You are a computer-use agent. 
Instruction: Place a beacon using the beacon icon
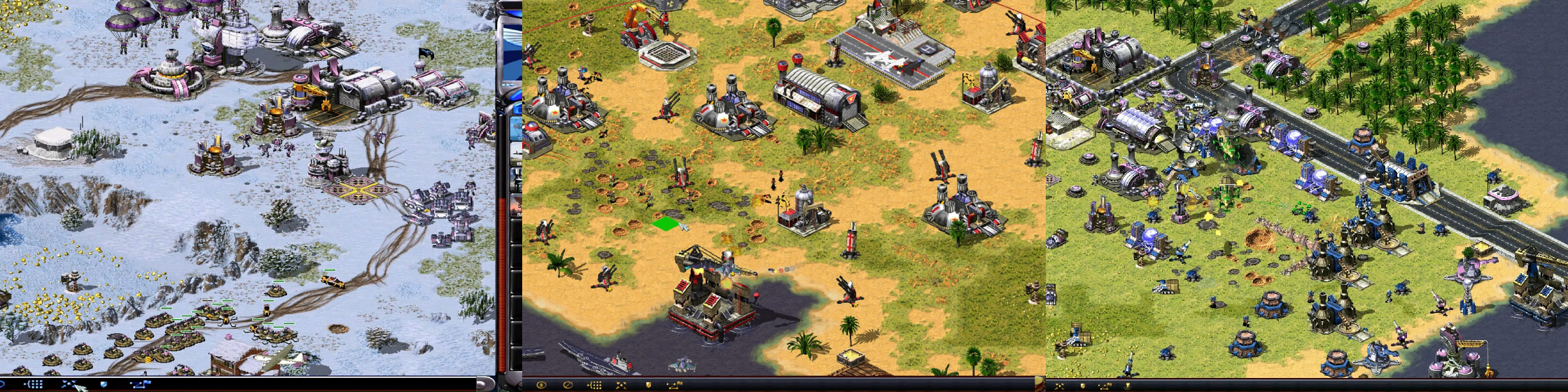1127,386
